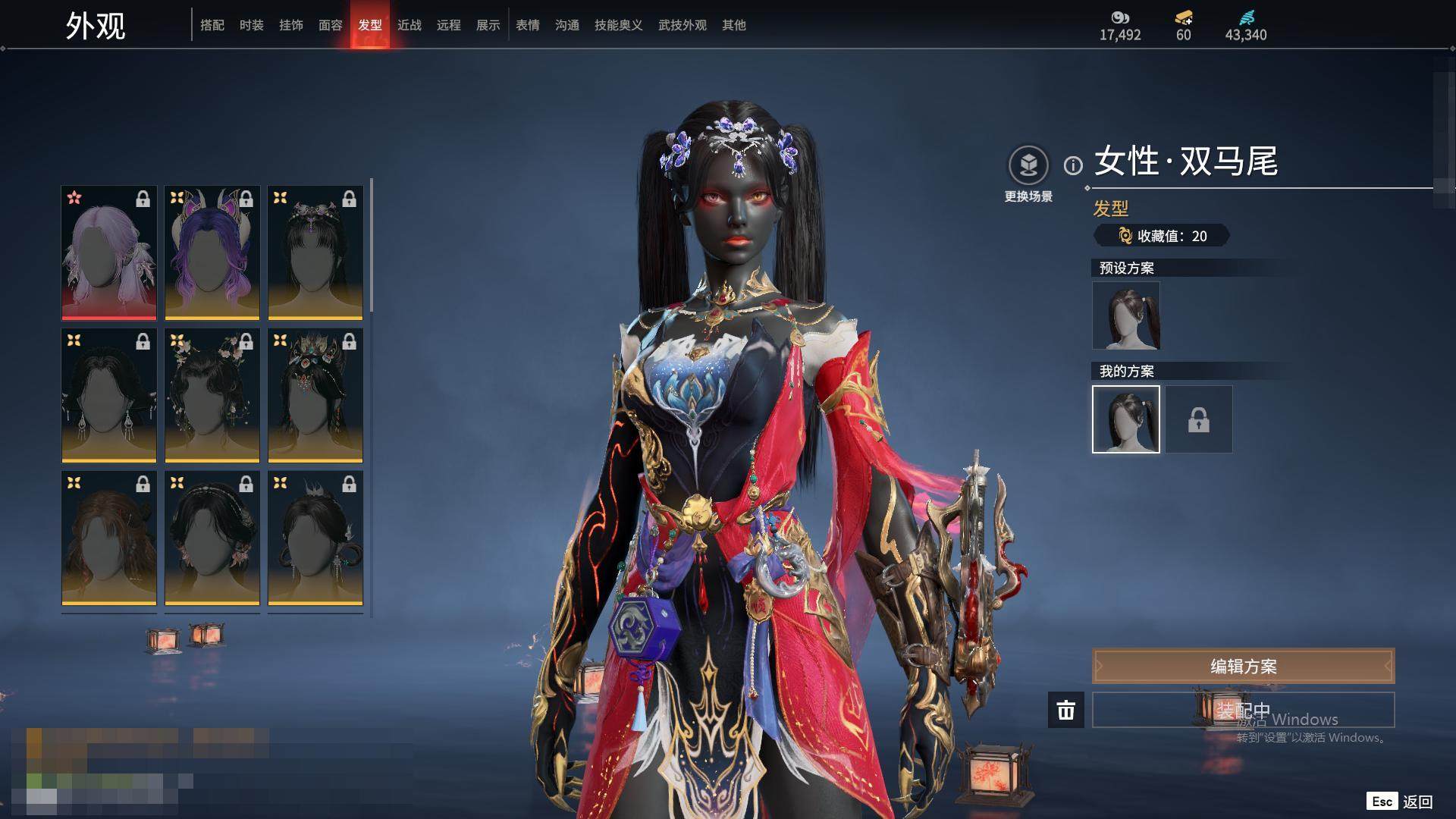Choose the light pink hairstyle thumbnail
Viewport: 1456px width, 819px height.
(x=109, y=253)
